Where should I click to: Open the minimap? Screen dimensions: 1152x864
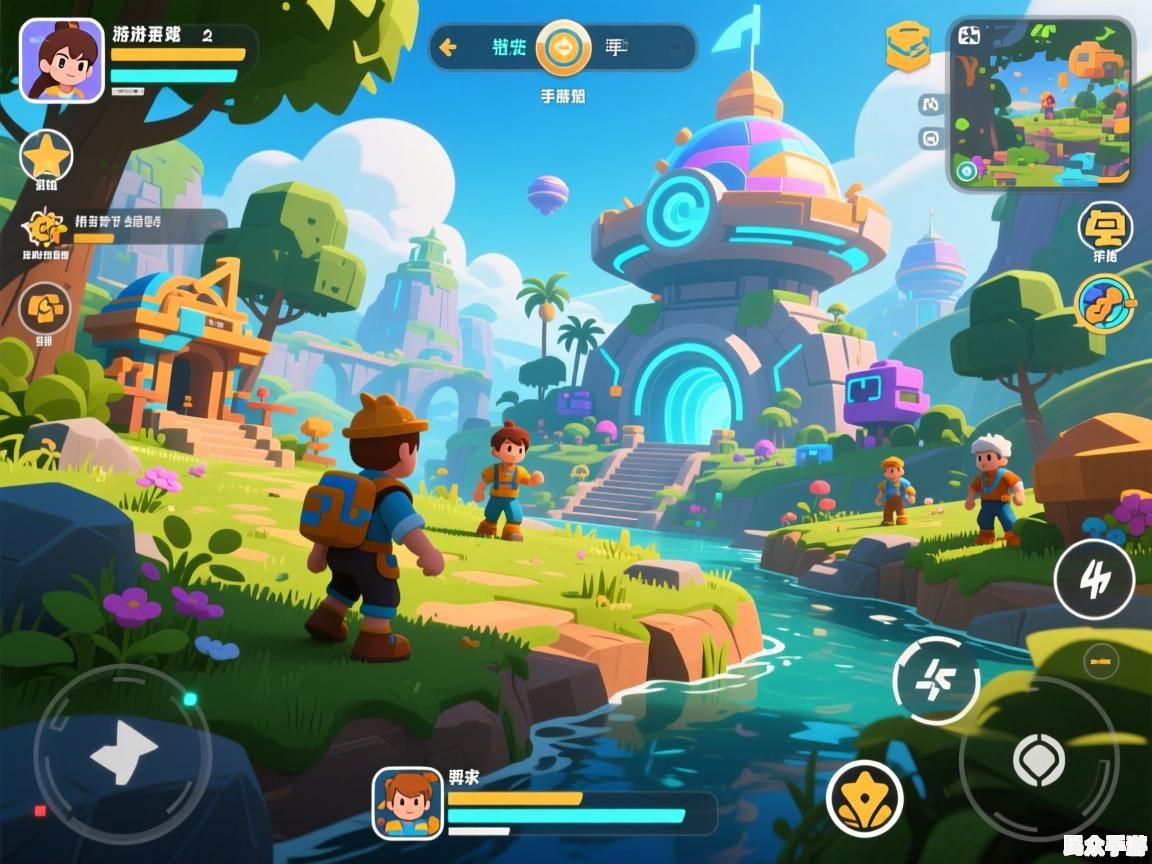[x=1040, y=104]
